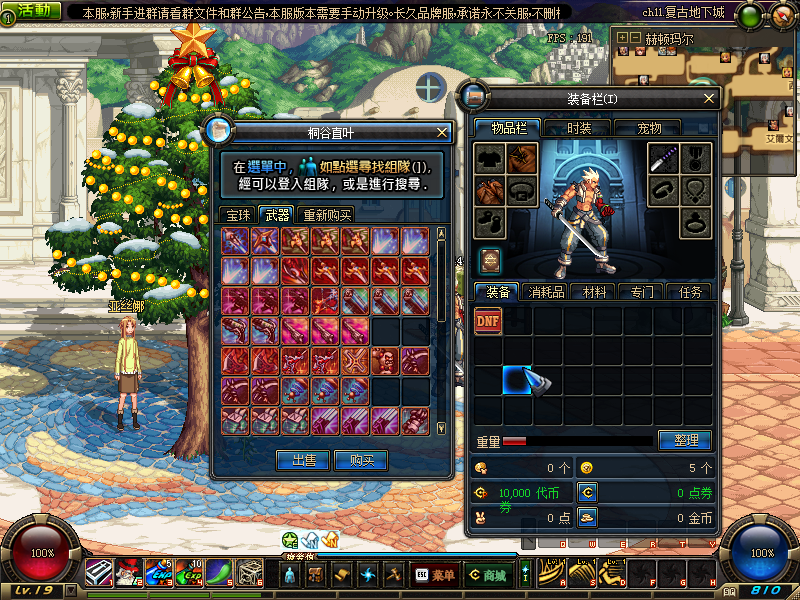The width and height of the screenshot is (800, 600).
Task: Open the 任务 quest items category
Action: pyautogui.click(x=689, y=292)
